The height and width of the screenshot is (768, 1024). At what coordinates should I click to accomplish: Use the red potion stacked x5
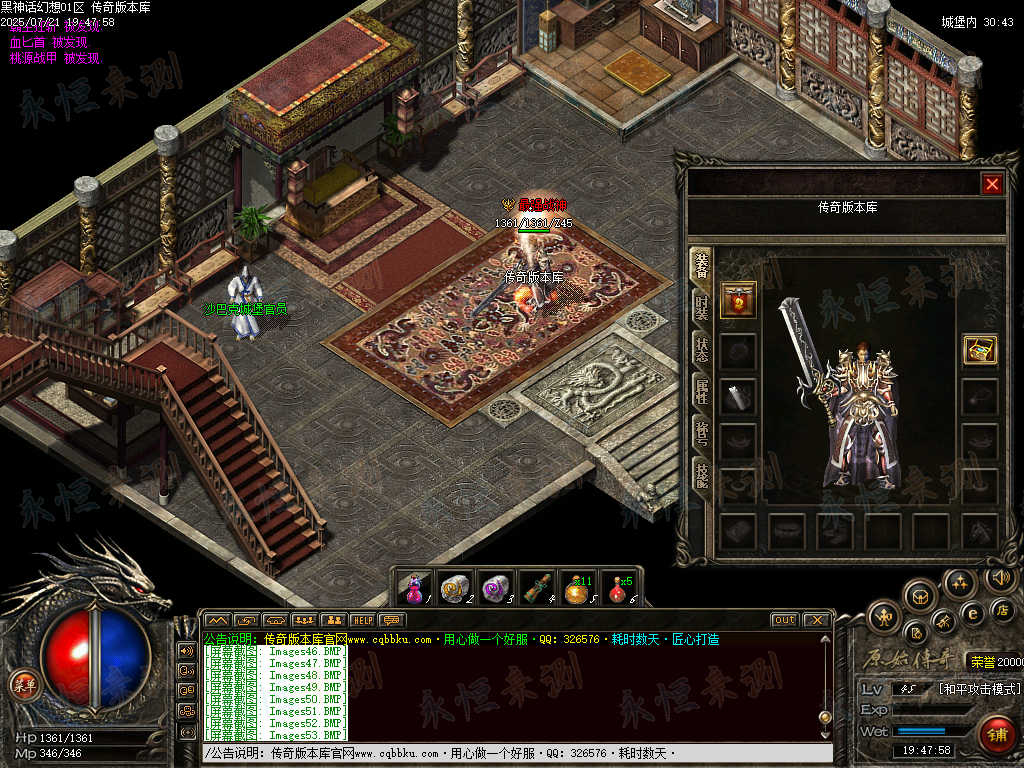(619, 589)
